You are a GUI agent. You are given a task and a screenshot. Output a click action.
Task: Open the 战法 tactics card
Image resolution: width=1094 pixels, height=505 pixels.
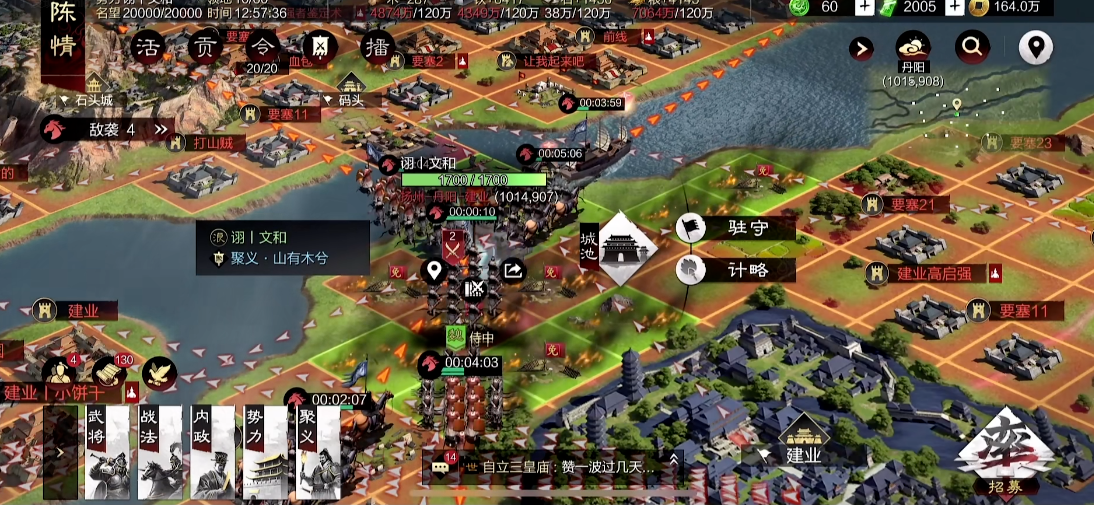(160, 452)
